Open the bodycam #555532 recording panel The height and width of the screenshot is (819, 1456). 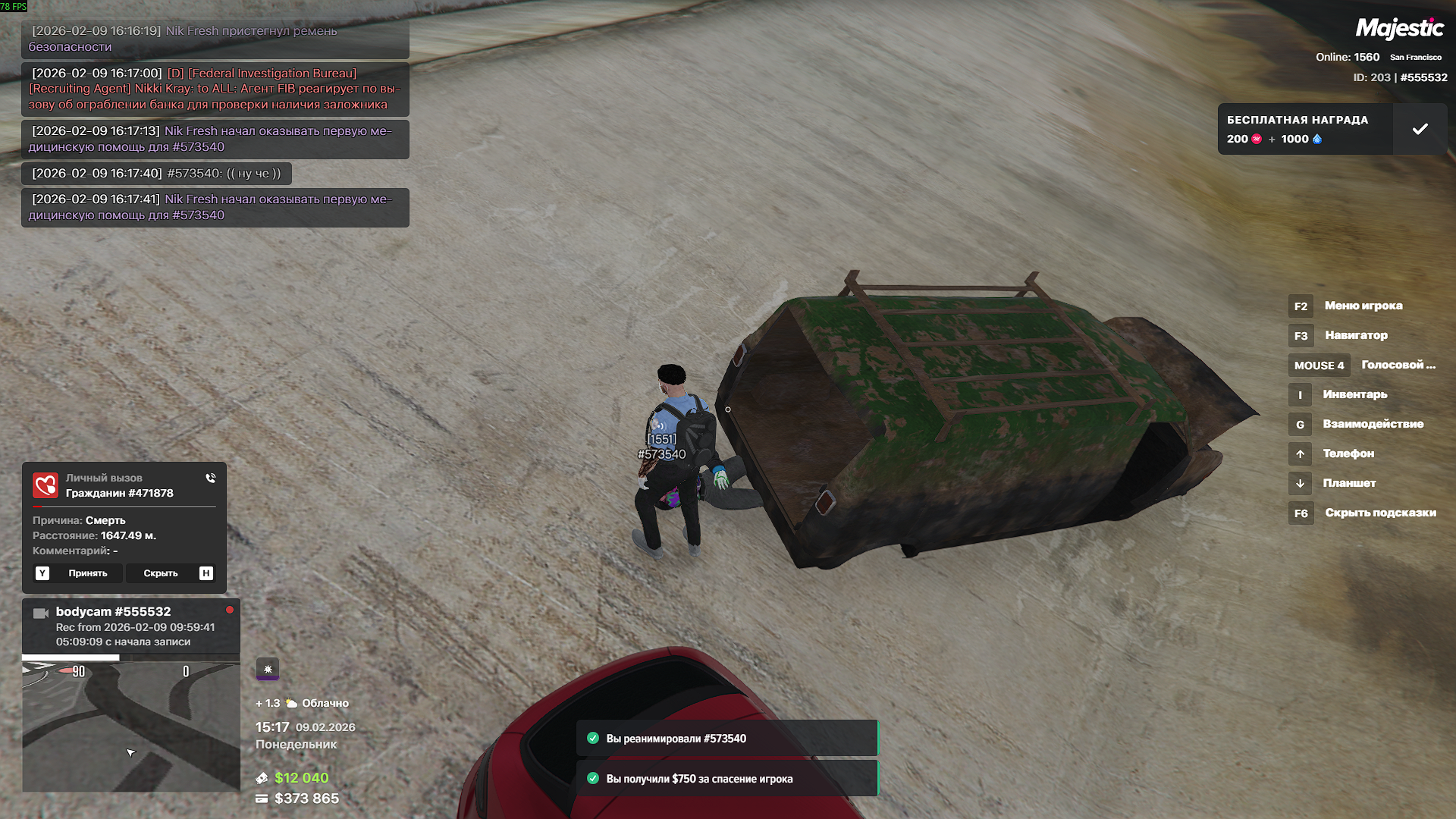click(x=130, y=626)
